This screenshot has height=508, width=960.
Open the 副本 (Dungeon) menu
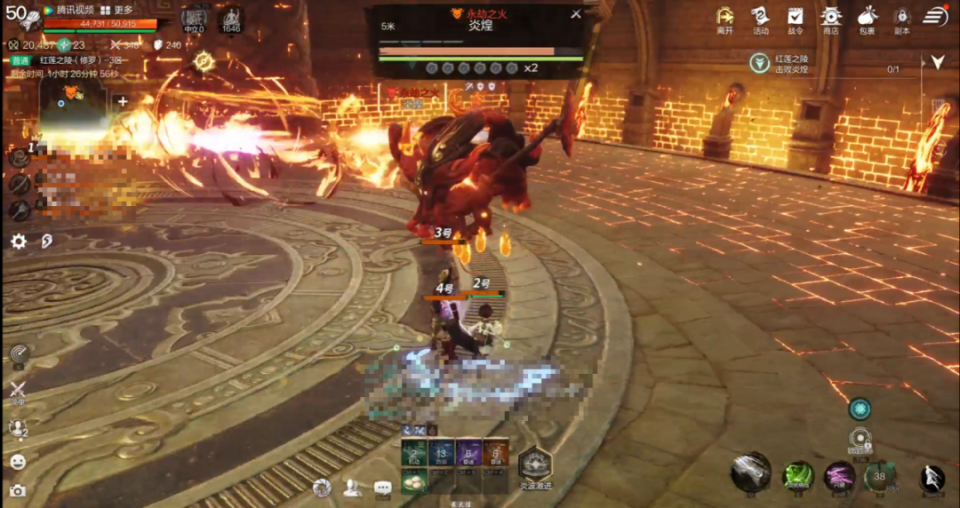pos(901,19)
